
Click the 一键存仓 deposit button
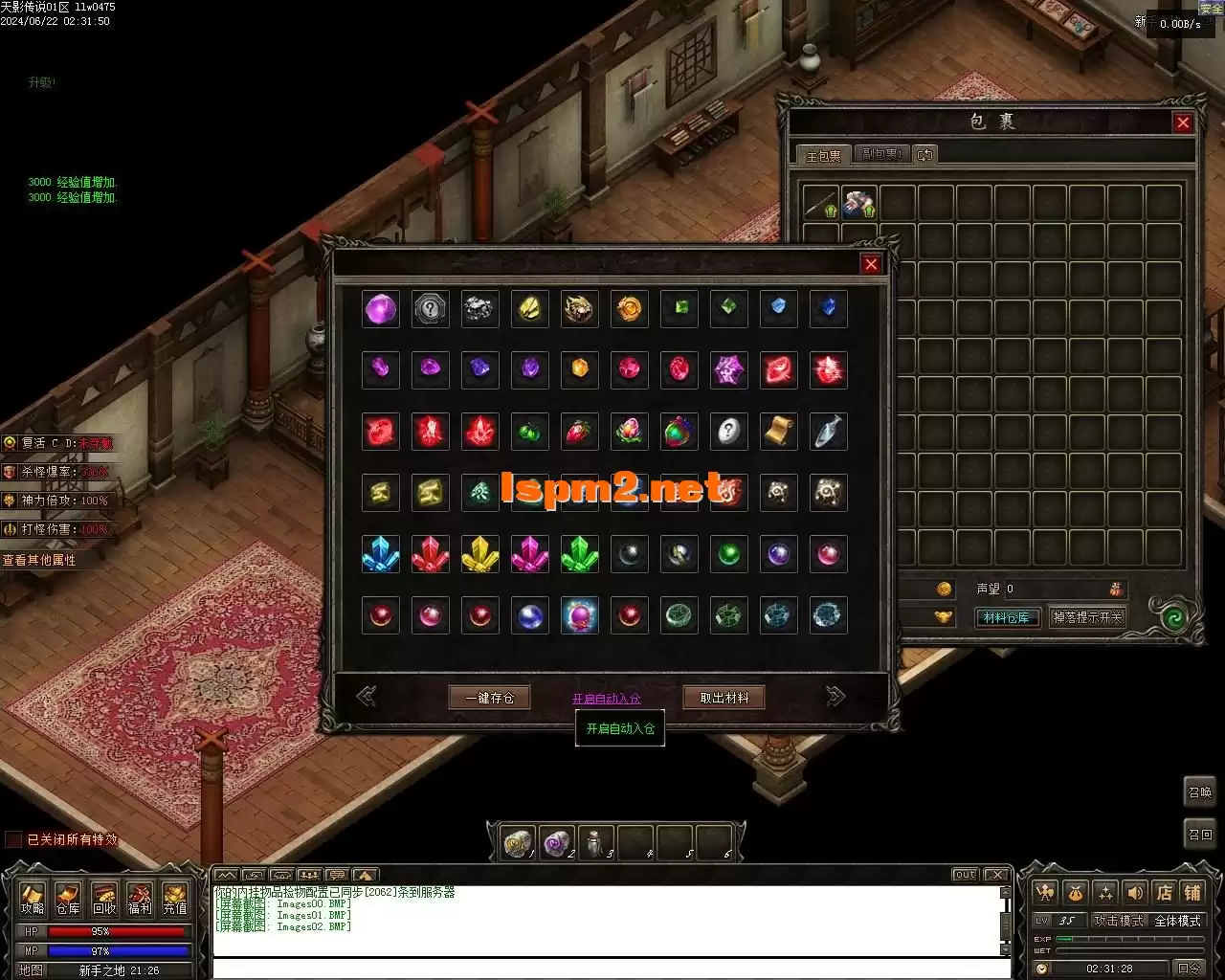tap(489, 698)
